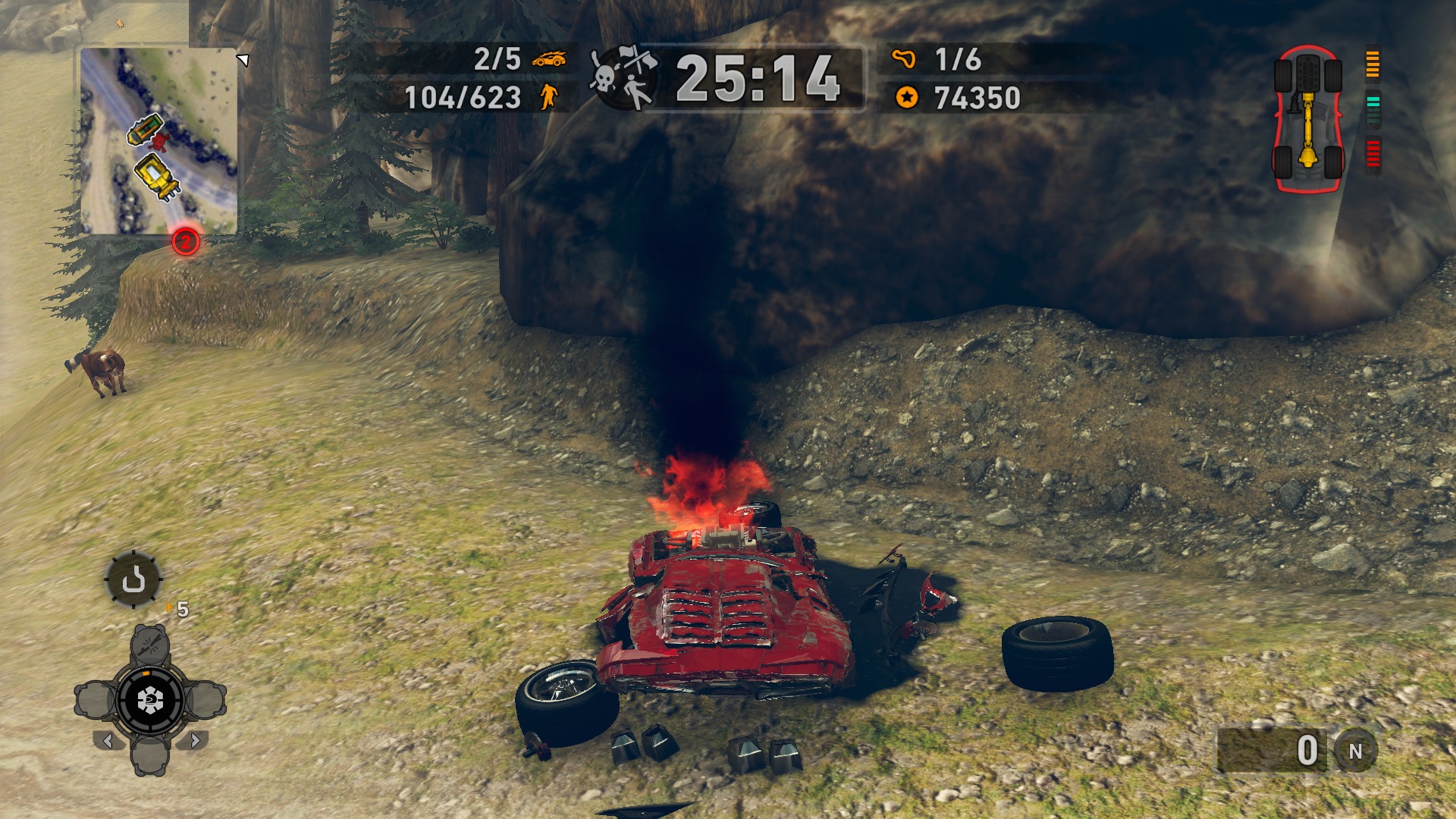The width and height of the screenshot is (1456, 819).
Task: Cycle power-ups using the right arrow
Action: pos(195,740)
